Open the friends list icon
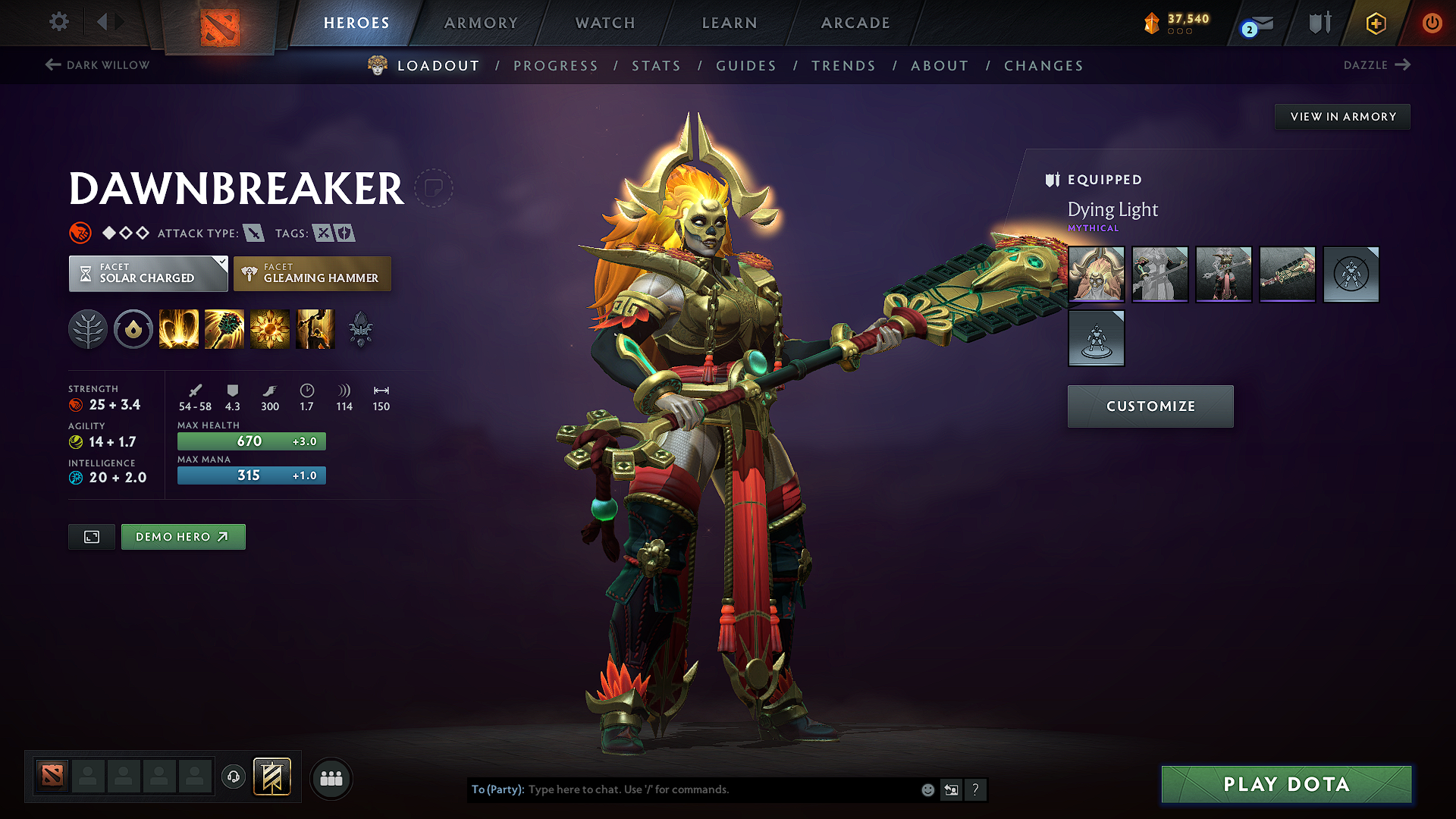 click(331, 778)
